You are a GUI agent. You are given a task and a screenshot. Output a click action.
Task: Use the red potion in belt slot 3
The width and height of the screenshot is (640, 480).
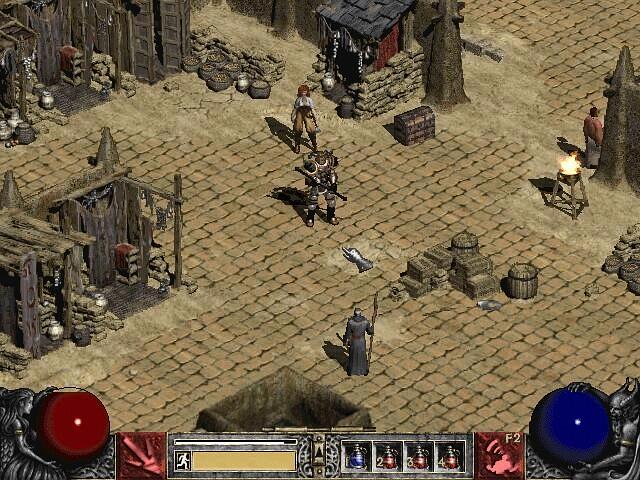point(419,457)
